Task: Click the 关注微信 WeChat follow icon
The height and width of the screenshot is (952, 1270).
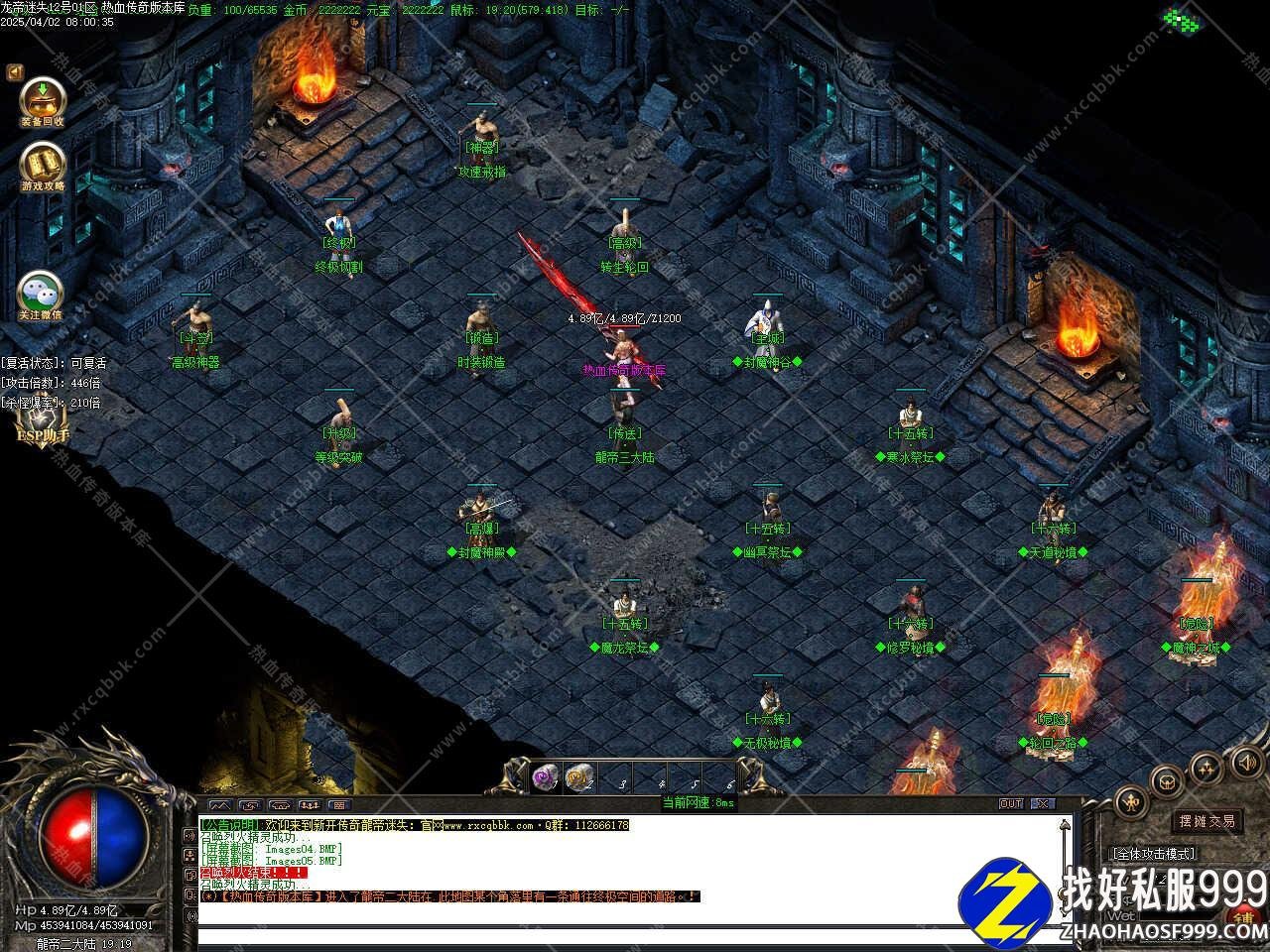Action: (x=41, y=294)
